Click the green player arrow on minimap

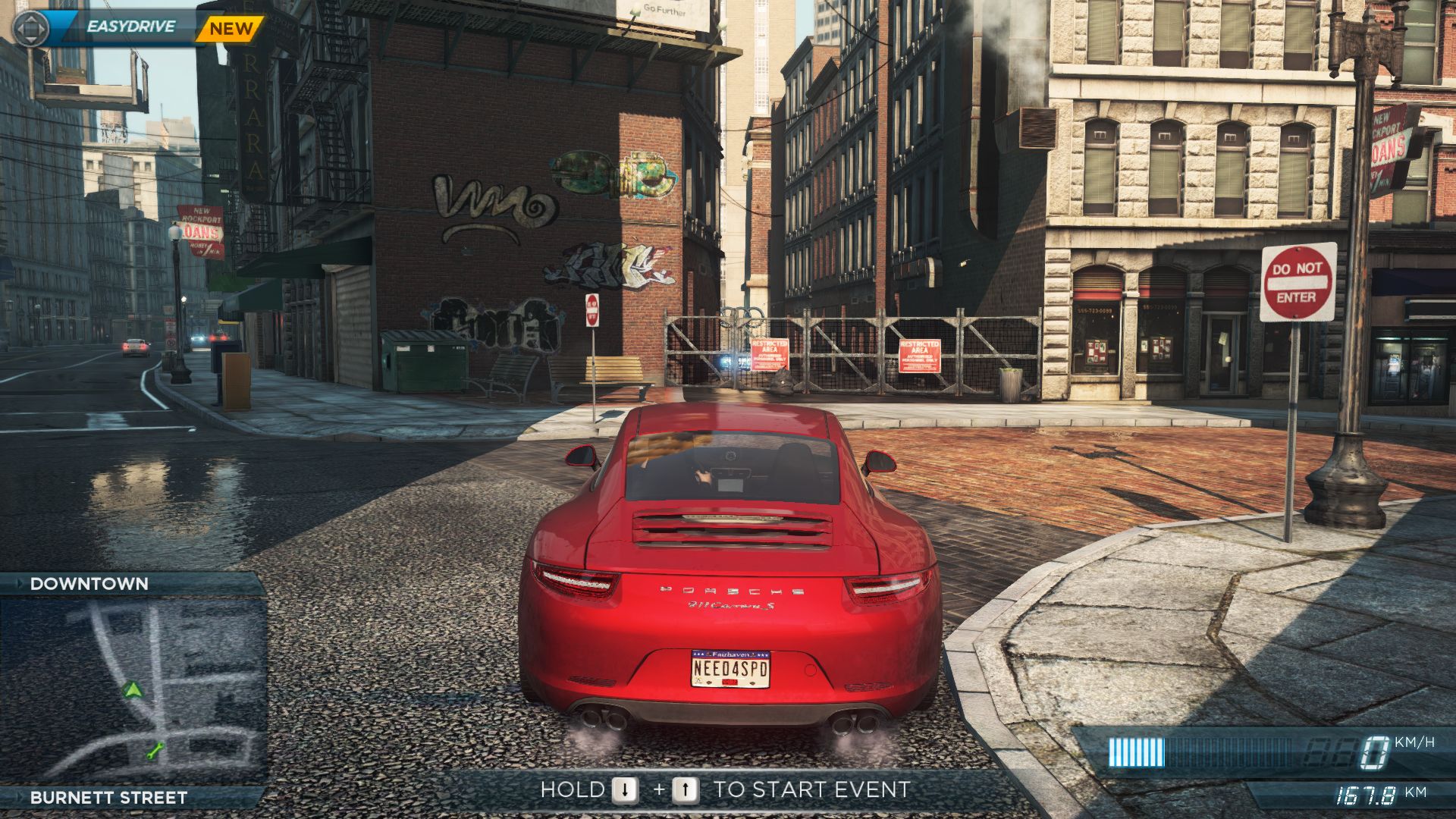coord(133,689)
